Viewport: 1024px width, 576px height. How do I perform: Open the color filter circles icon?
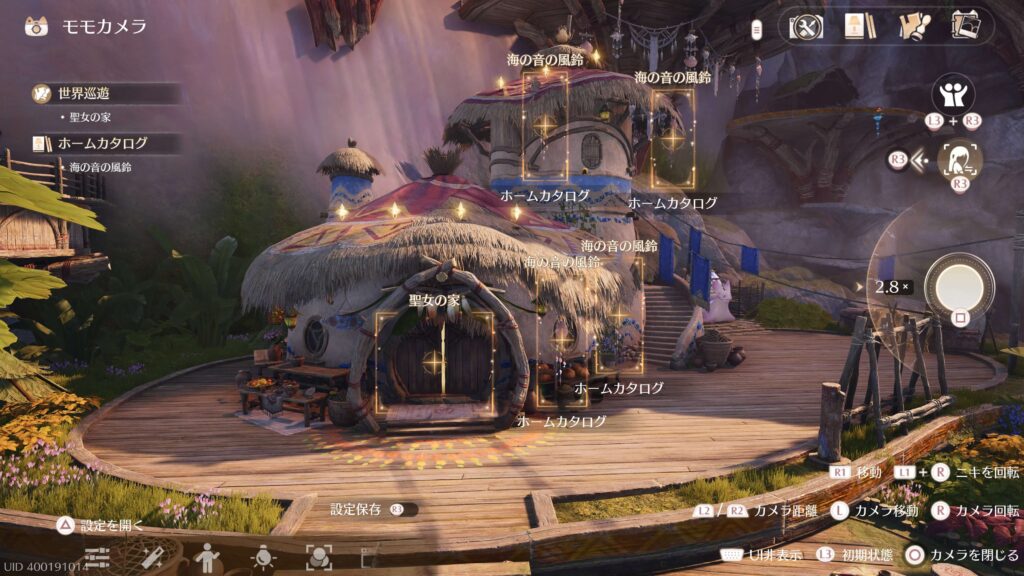tap(318, 556)
